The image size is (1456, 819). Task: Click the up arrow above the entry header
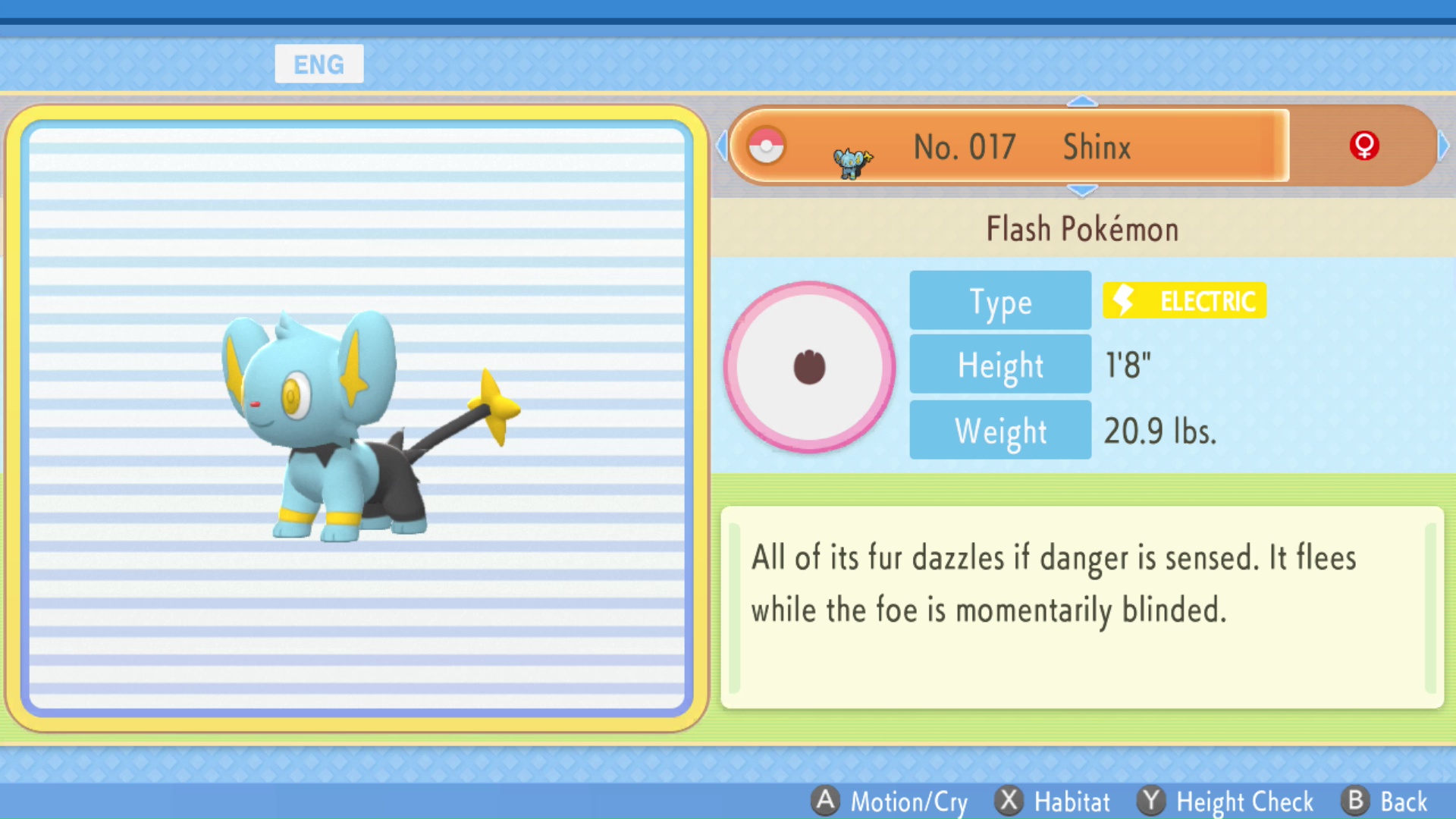point(1082,101)
